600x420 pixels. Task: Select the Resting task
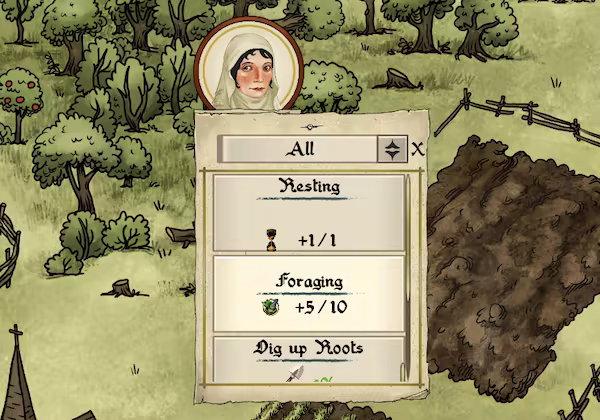pos(308,212)
